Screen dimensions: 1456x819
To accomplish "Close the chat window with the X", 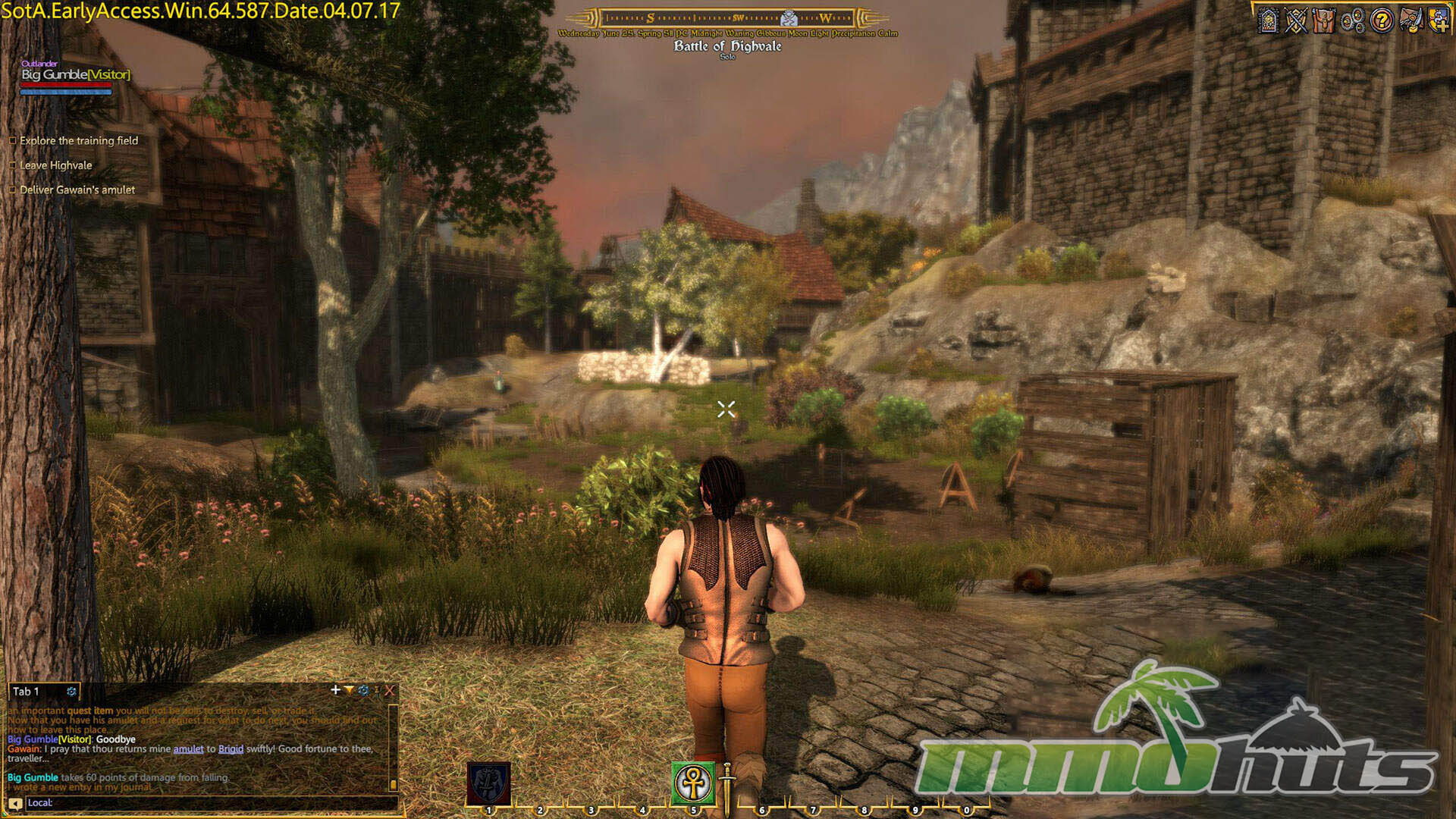I will 389,690.
